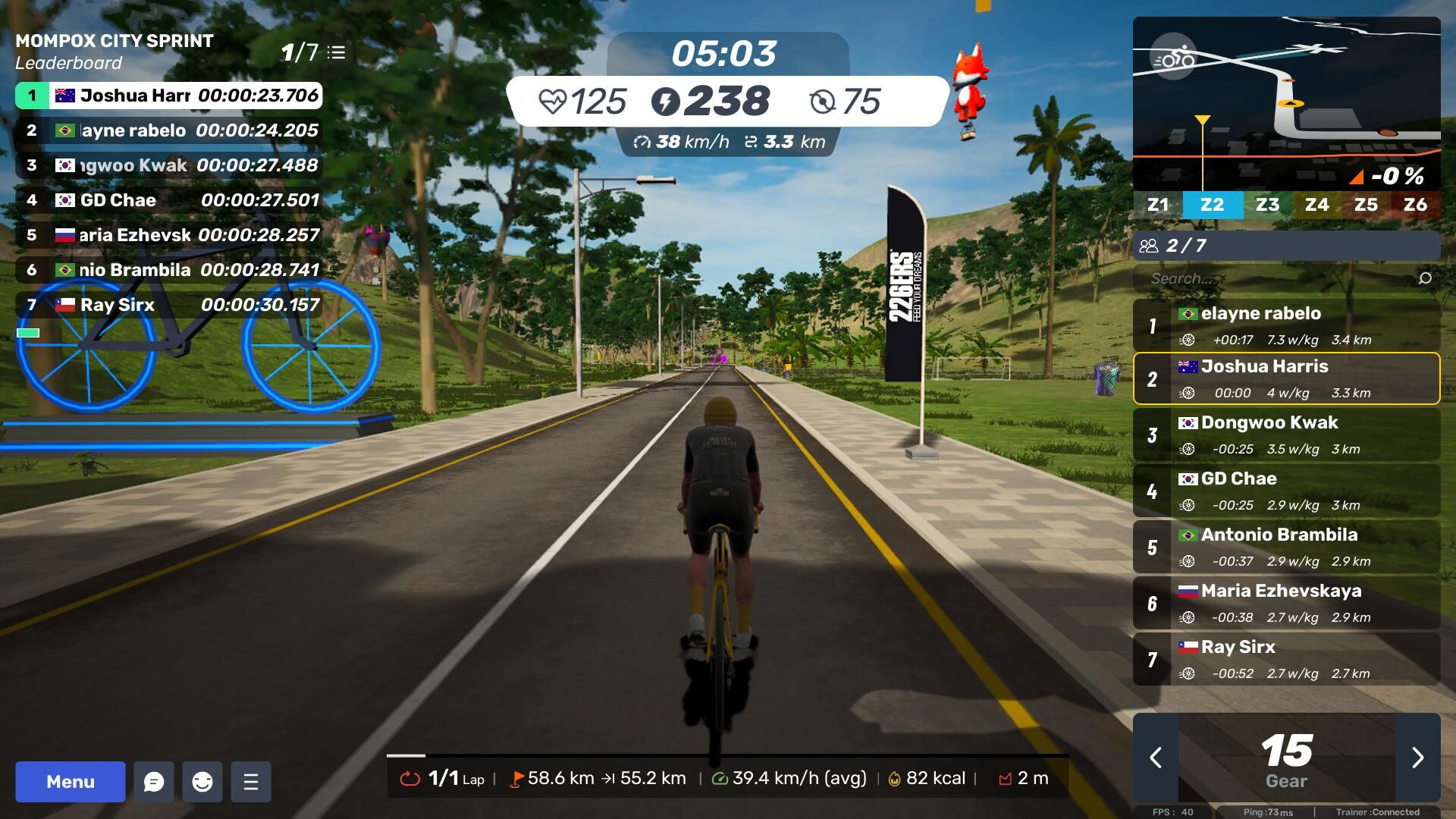Click the cyclist icon on the minimap
The width and height of the screenshot is (1456, 819).
click(x=1173, y=57)
